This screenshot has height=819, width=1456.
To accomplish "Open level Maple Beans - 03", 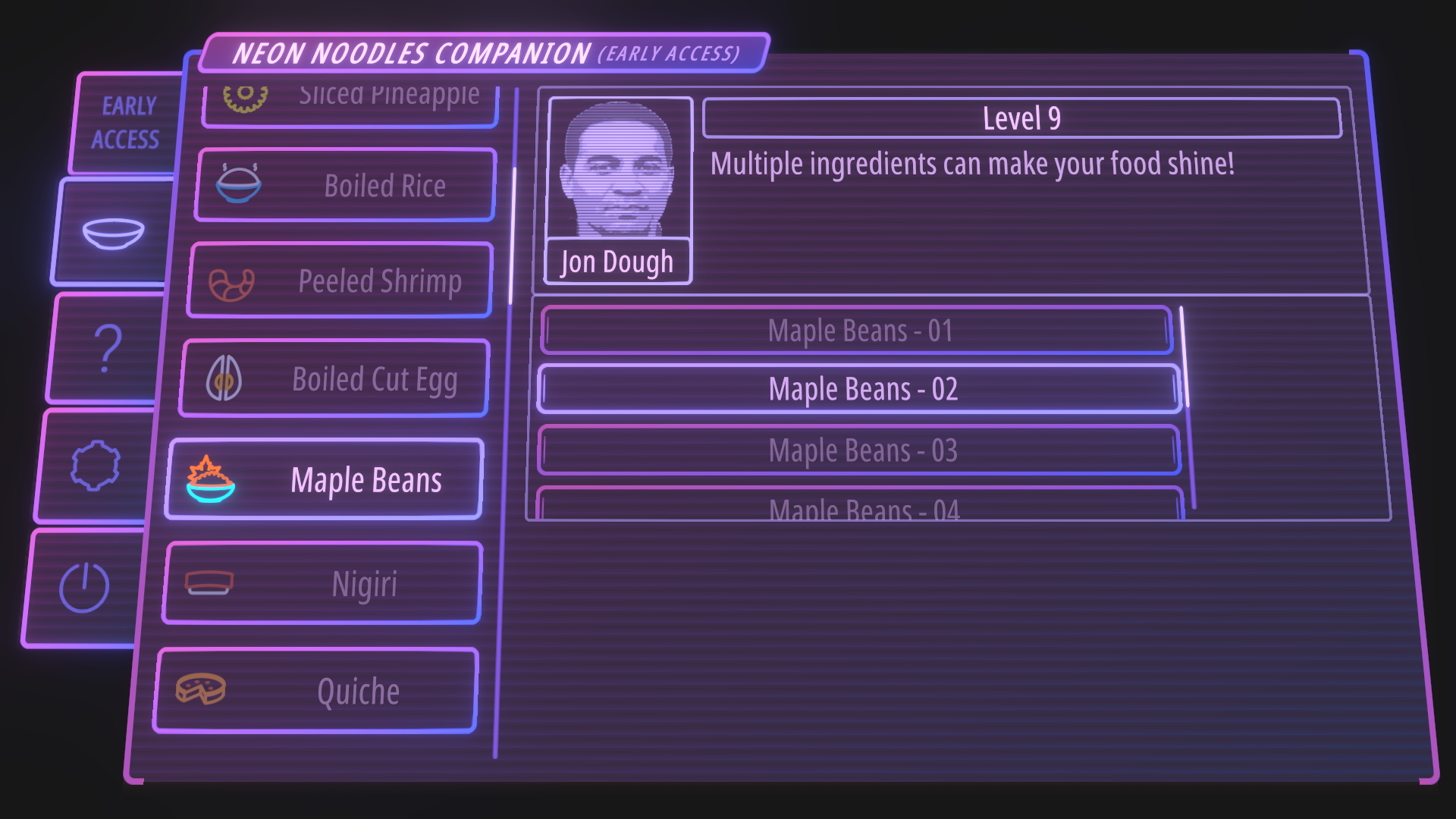I will pos(859,450).
